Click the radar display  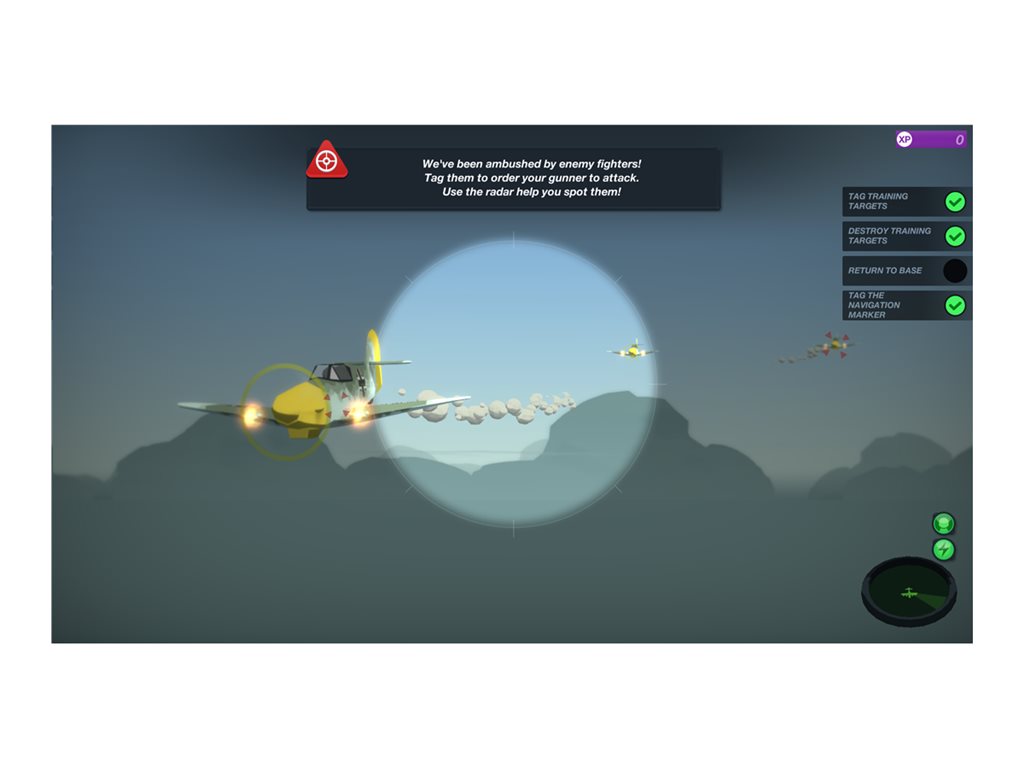(909, 592)
